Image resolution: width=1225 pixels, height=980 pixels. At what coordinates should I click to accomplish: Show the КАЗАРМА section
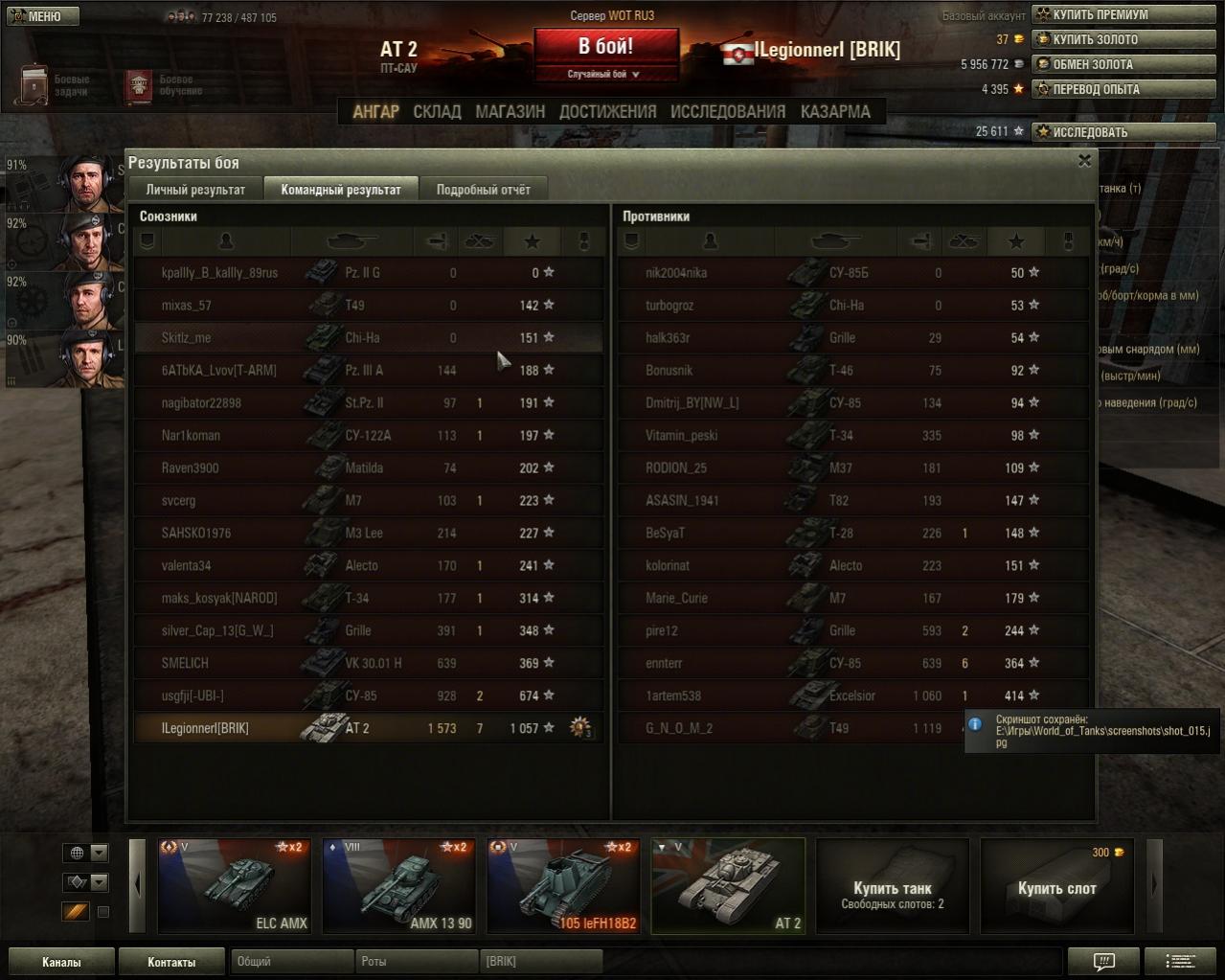pos(835,112)
